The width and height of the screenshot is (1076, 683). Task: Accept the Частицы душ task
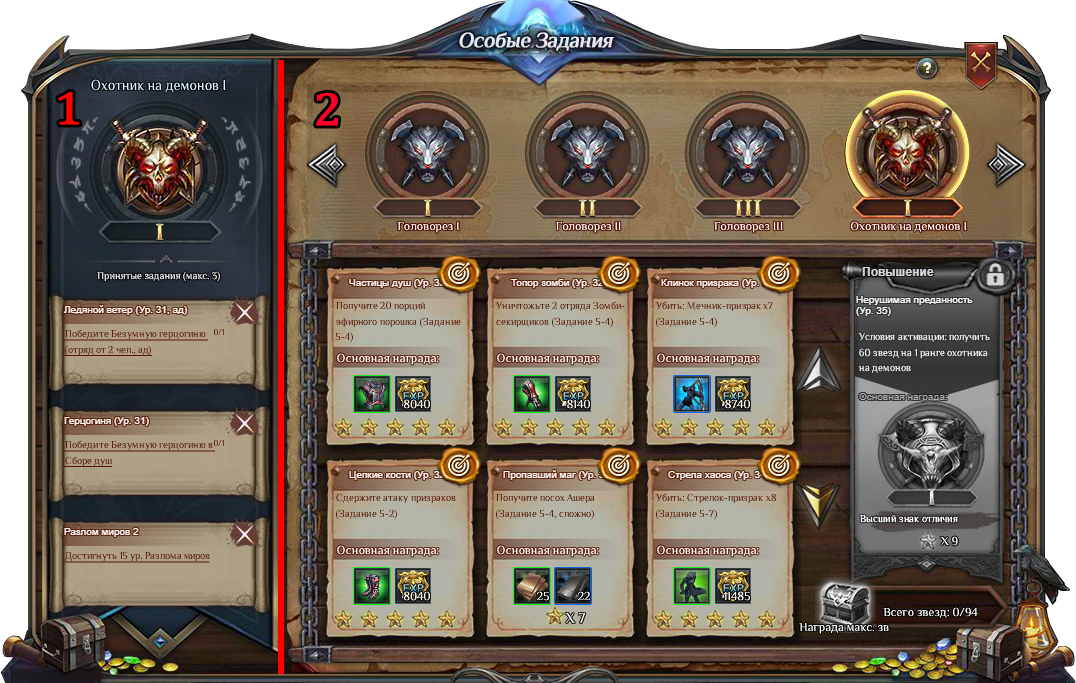tap(459, 273)
